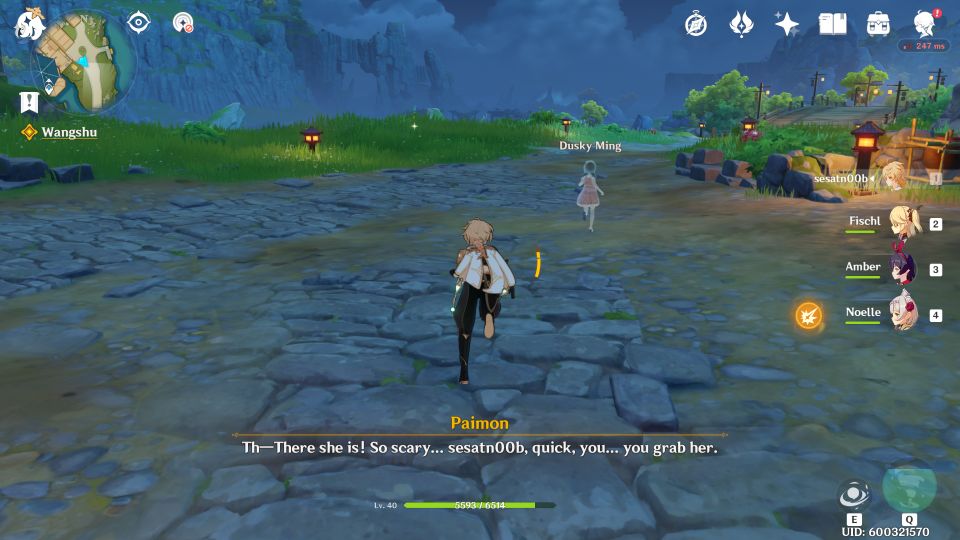
Task: Open the Inventory backpack icon
Action: tap(878, 24)
